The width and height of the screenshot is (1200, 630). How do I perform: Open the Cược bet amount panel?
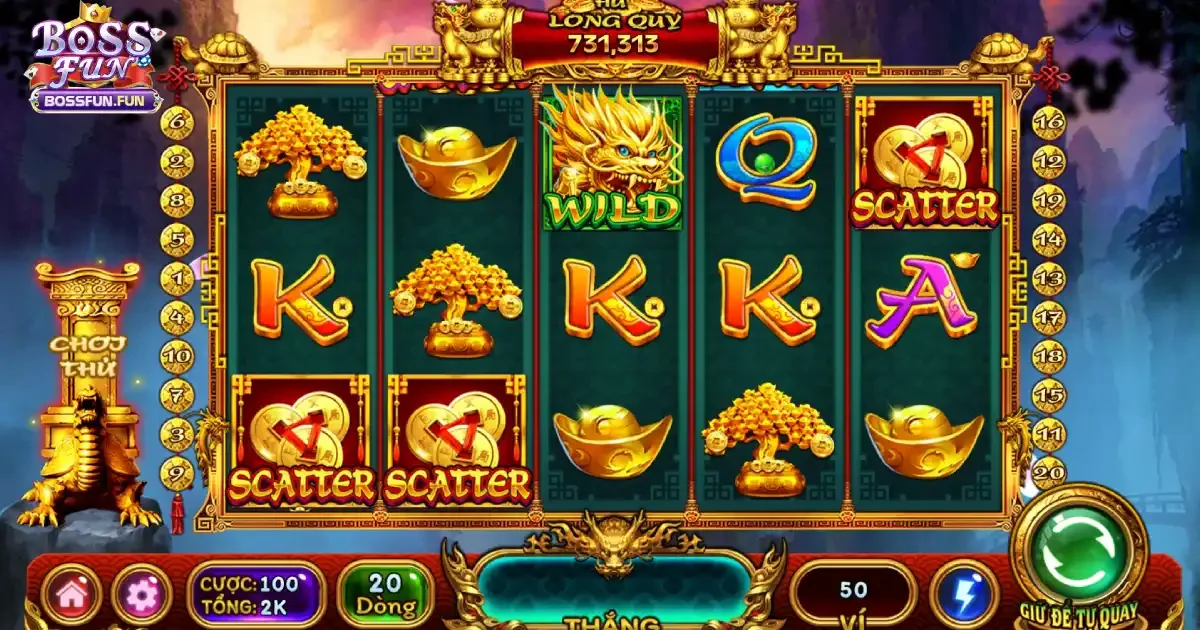pos(256,594)
